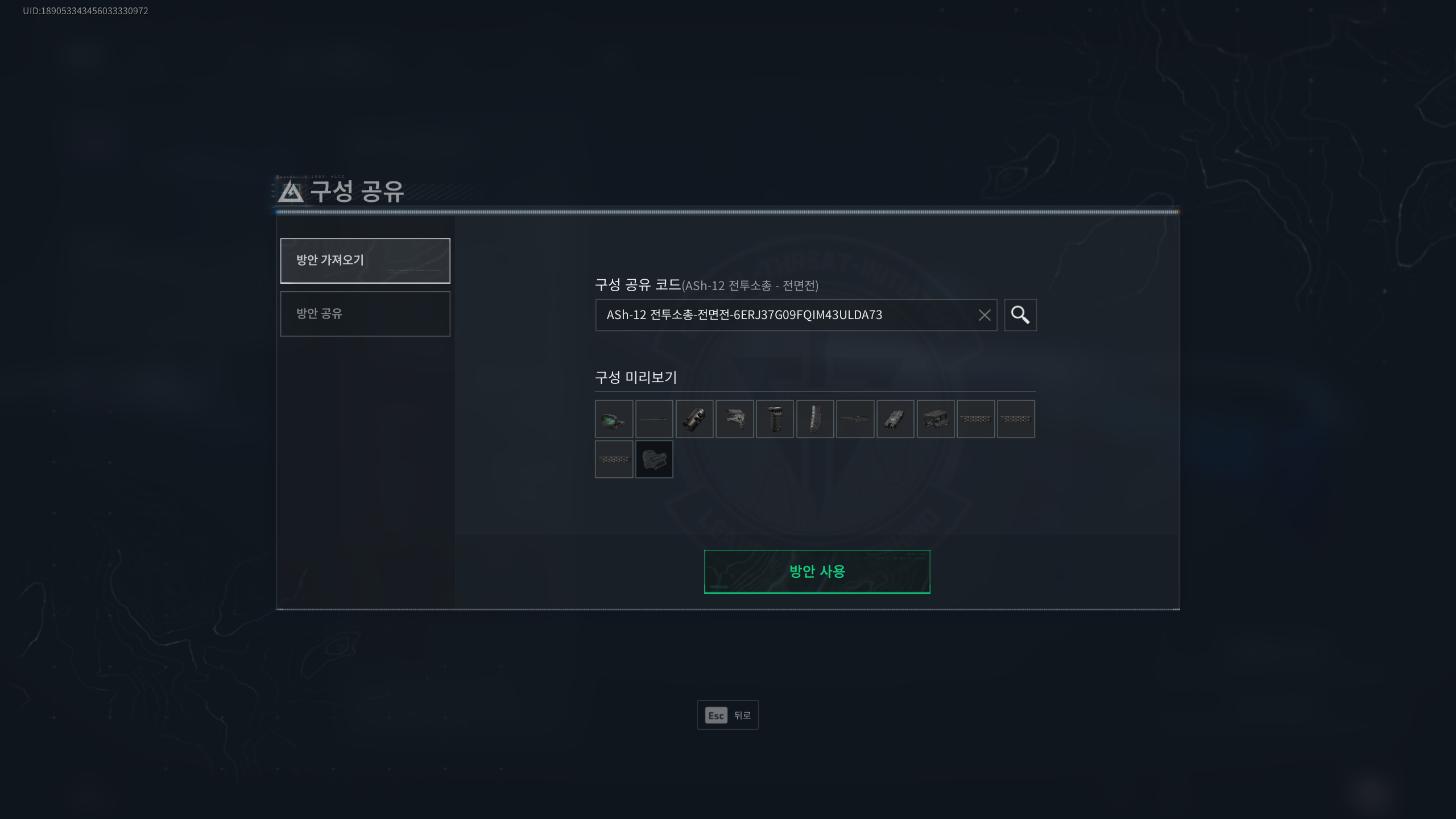The height and width of the screenshot is (819, 1456).
Task: Select the greyed-out ghost attachment preview
Action: pos(655,460)
